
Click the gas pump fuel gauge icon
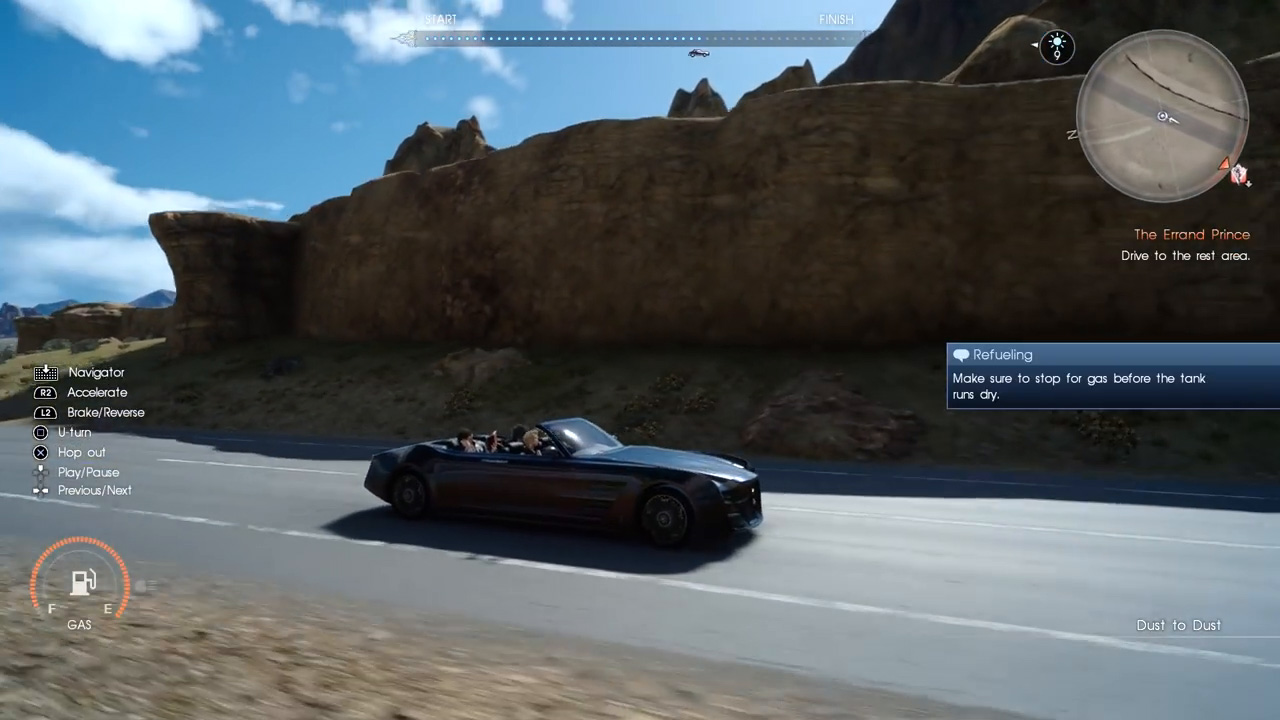pyautogui.click(x=82, y=582)
